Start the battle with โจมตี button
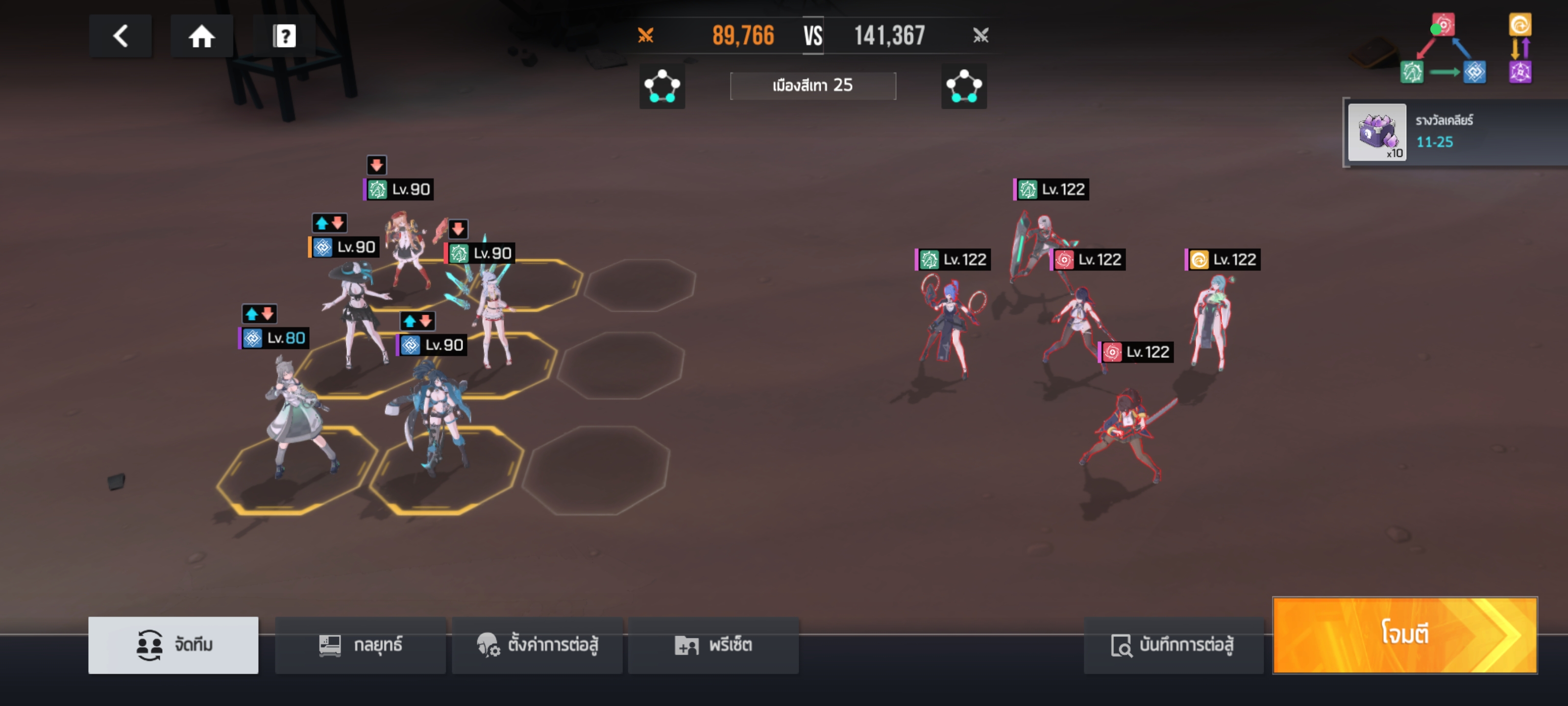1568x706 pixels. point(1404,635)
